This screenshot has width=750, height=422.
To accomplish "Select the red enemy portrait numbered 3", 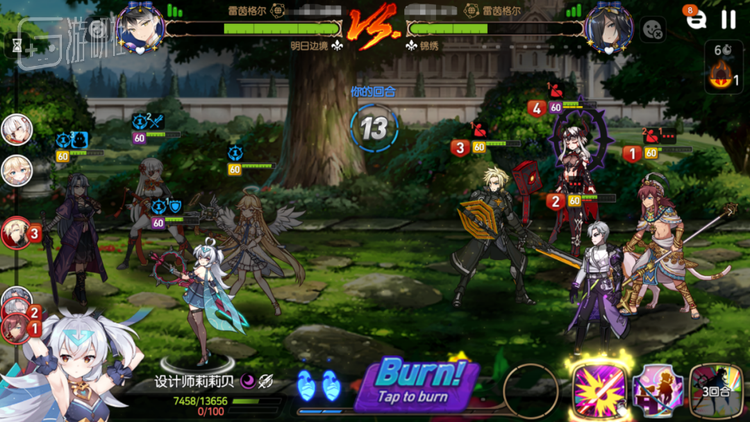I will point(15,232).
